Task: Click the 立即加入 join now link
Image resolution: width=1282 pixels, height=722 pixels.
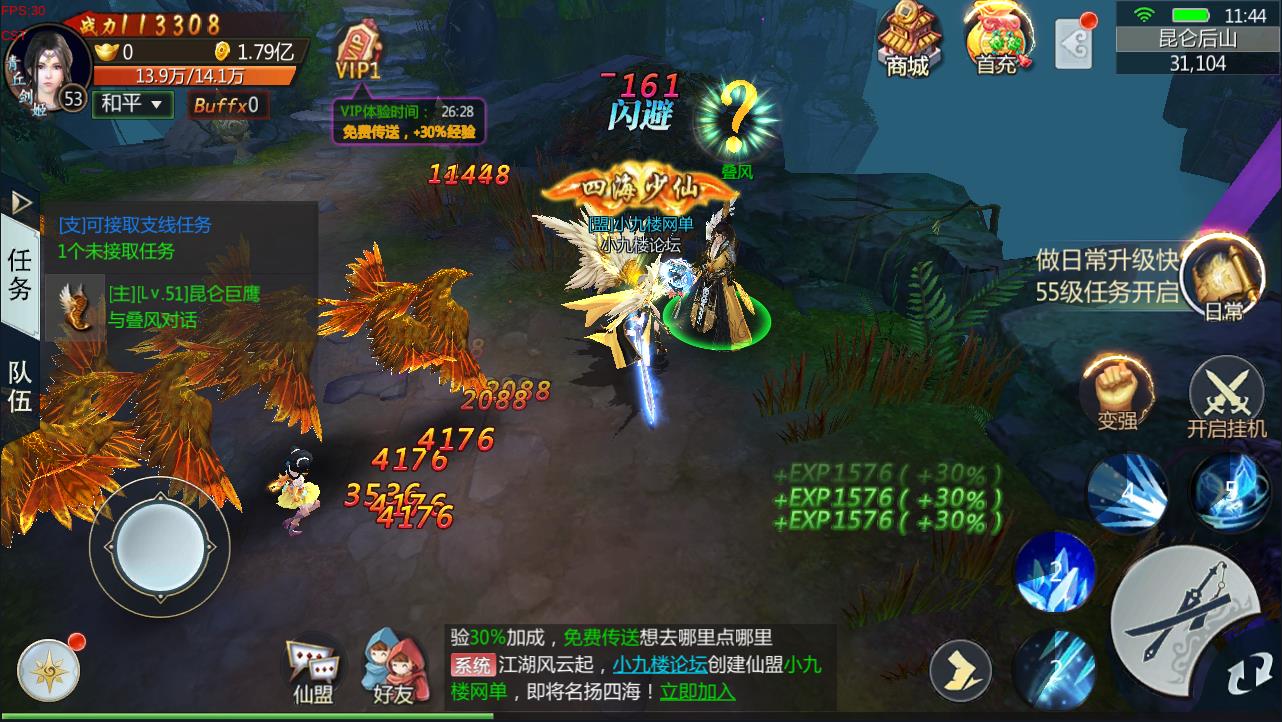Action: (697, 690)
